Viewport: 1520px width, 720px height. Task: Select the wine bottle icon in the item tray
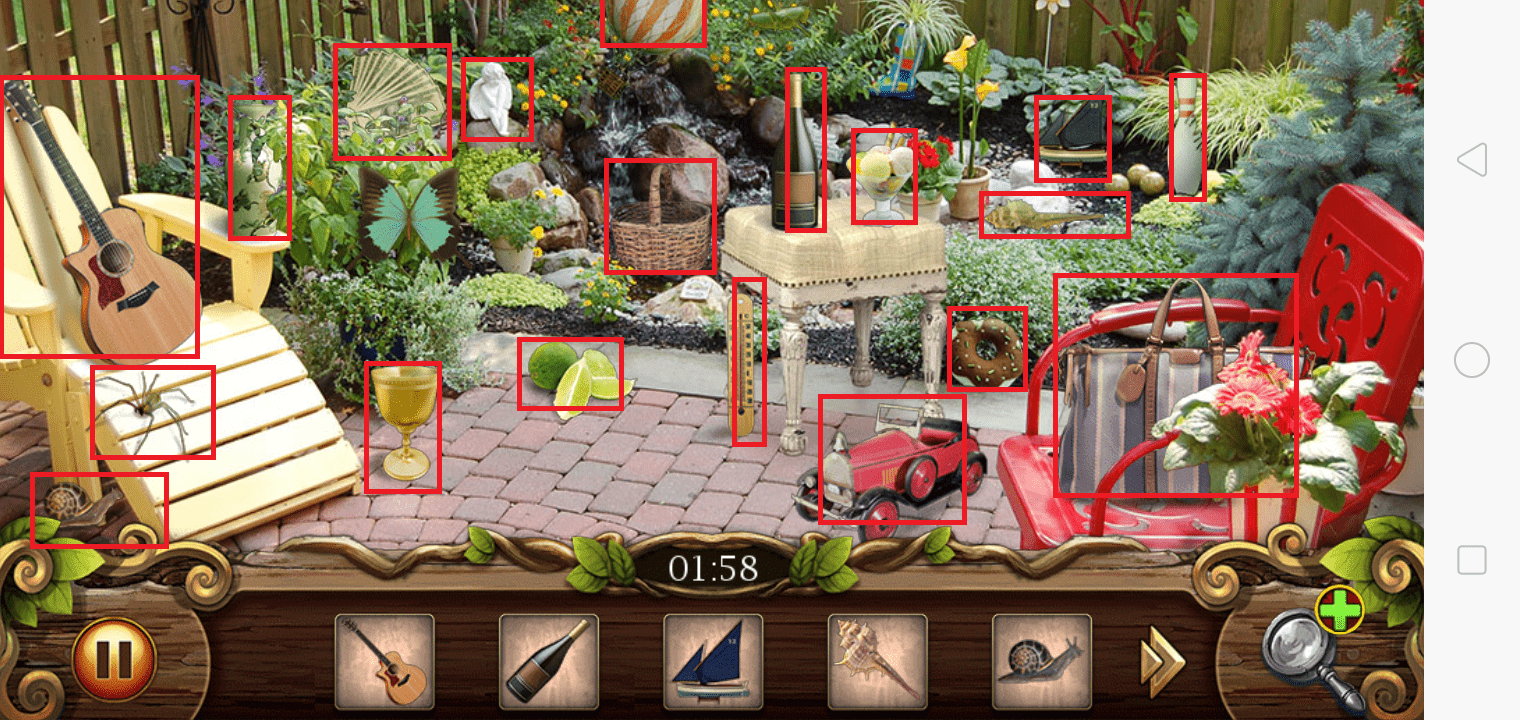(x=548, y=662)
